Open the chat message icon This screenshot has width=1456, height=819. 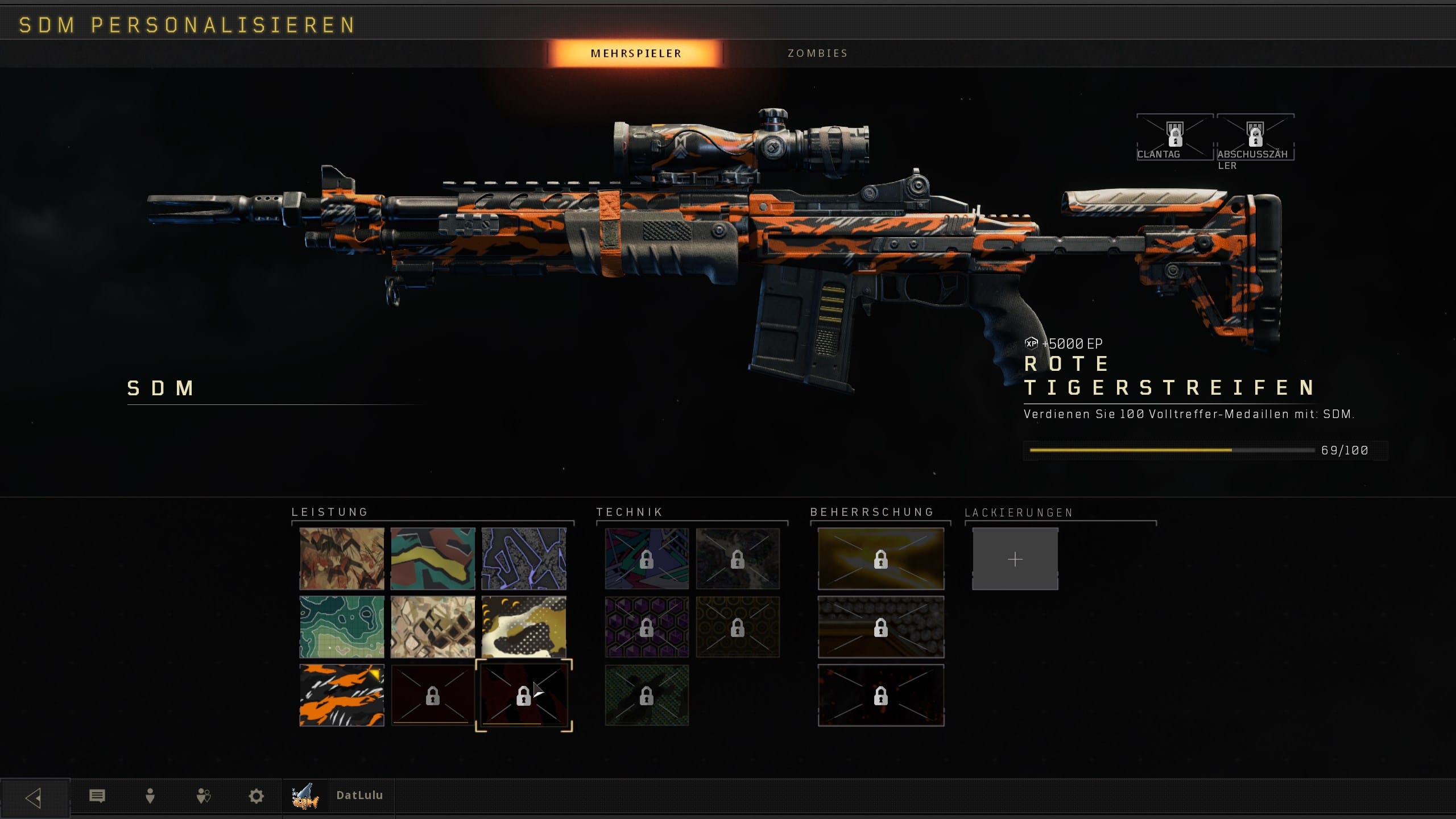coord(97,796)
